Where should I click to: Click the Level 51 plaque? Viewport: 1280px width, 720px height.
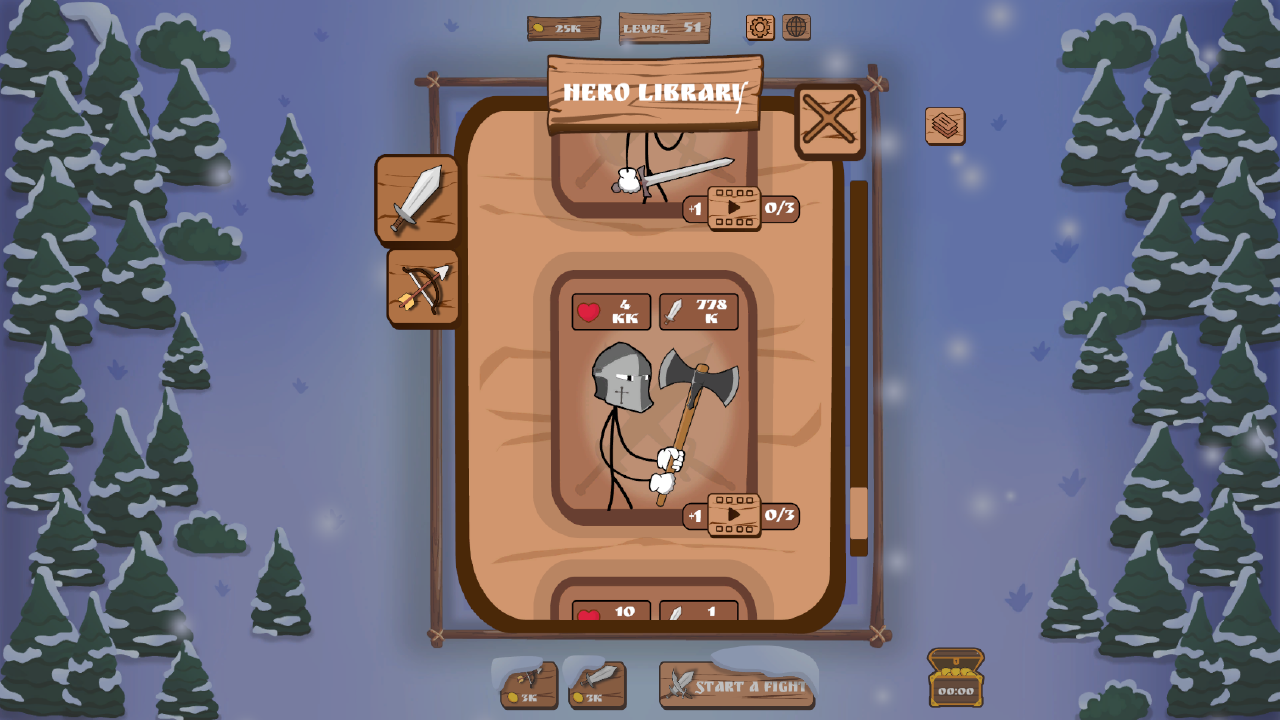pos(663,28)
